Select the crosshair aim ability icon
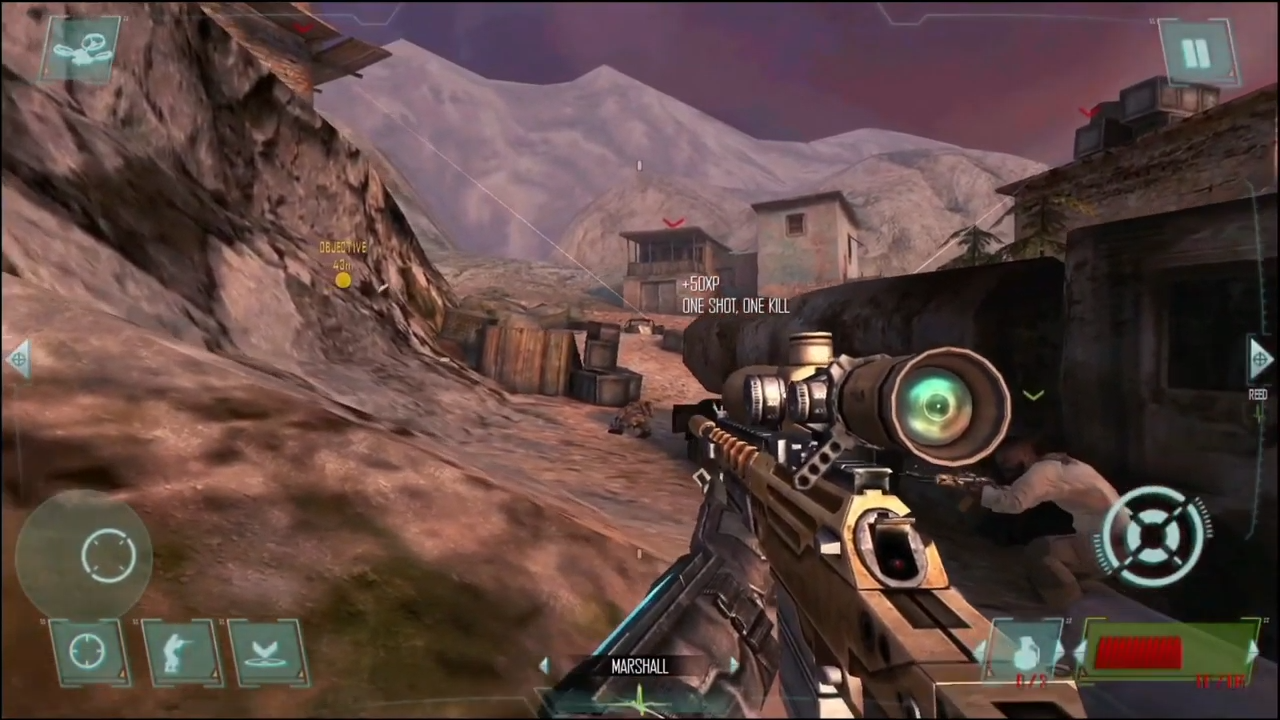This screenshot has width=1280, height=720. tap(90, 650)
